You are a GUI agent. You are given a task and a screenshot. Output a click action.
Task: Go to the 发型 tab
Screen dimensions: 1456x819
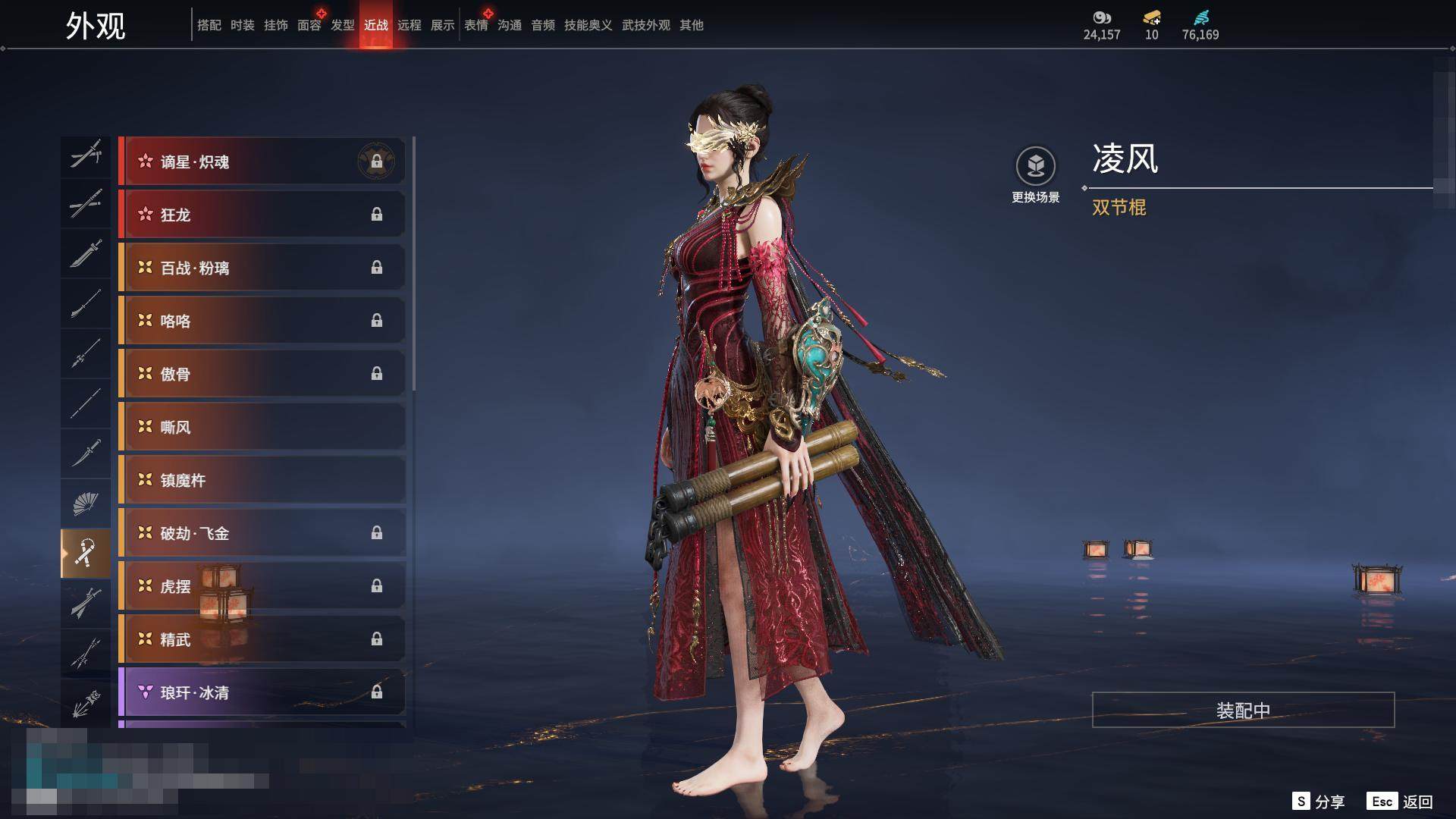click(x=342, y=25)
